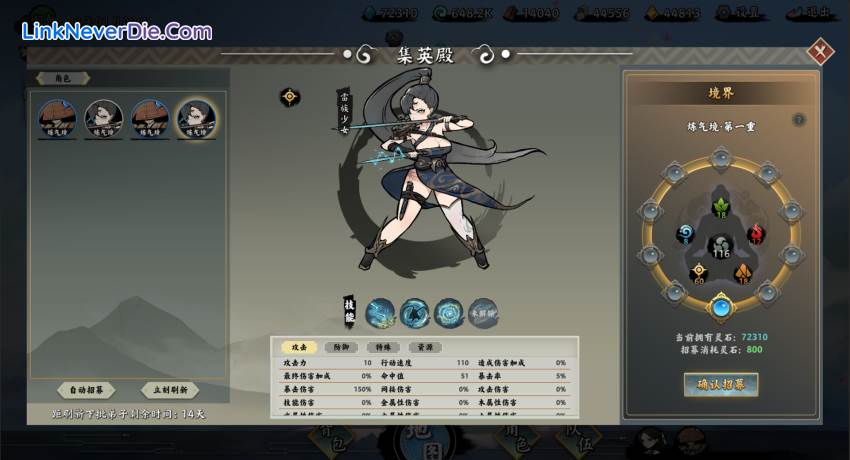Open the realm help question mark
Screen dimensions: 850x460
point(799,120)
